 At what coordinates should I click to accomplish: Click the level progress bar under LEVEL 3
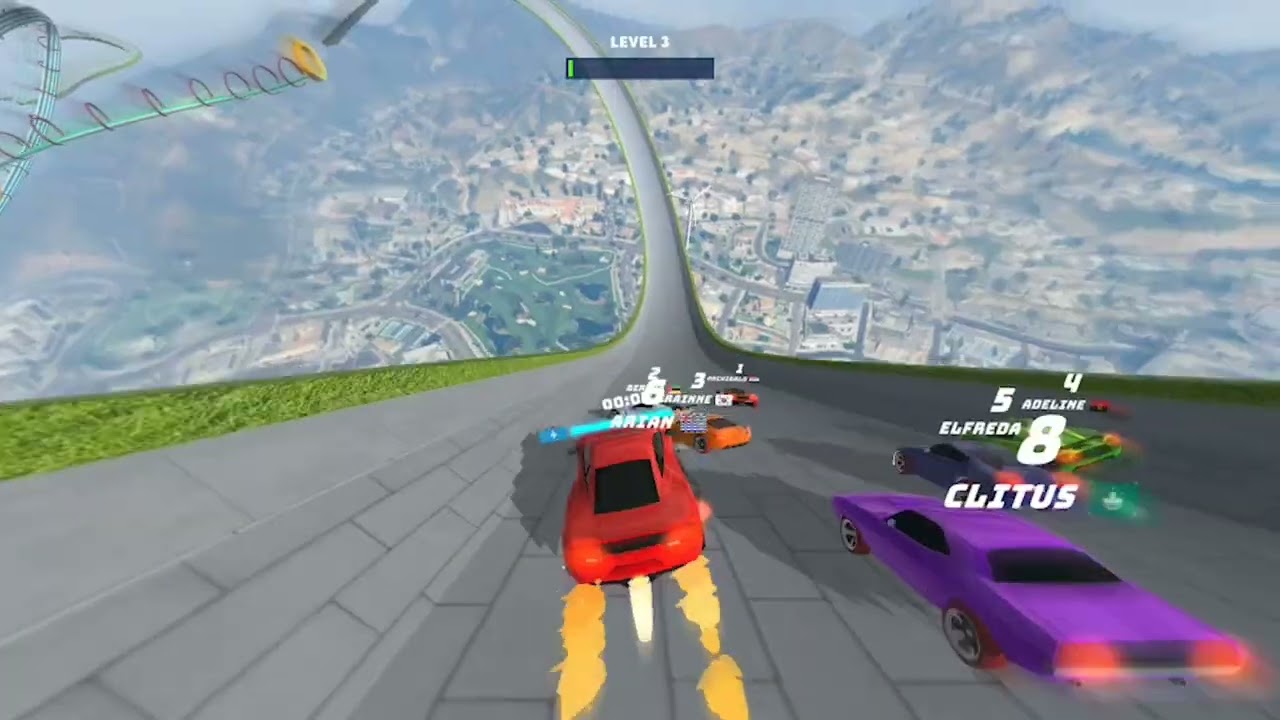(639, 68)
